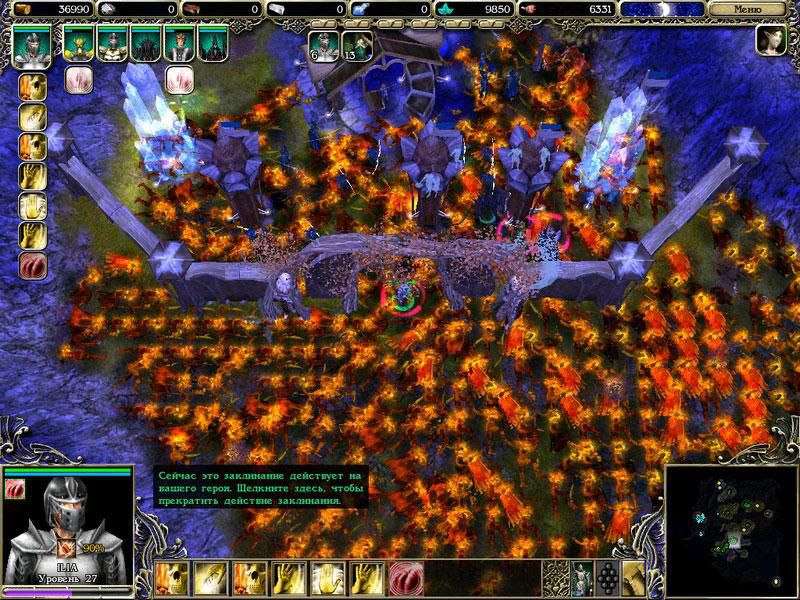Screen dimensions: 800x600
Task: Open the formation dots icon
Action: pyautogui.click(x=605, y=577)
